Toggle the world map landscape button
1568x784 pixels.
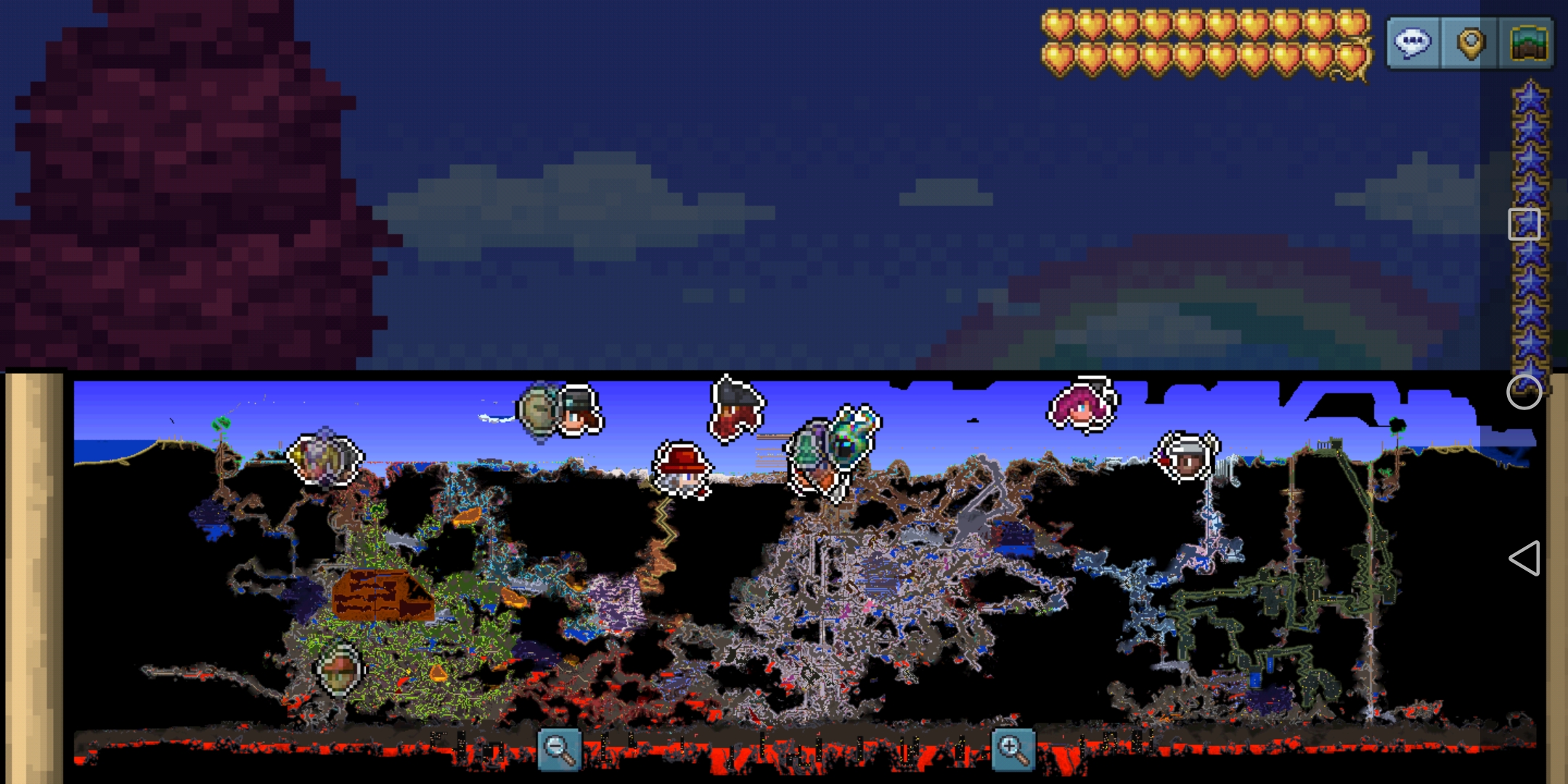point(1528,43)
